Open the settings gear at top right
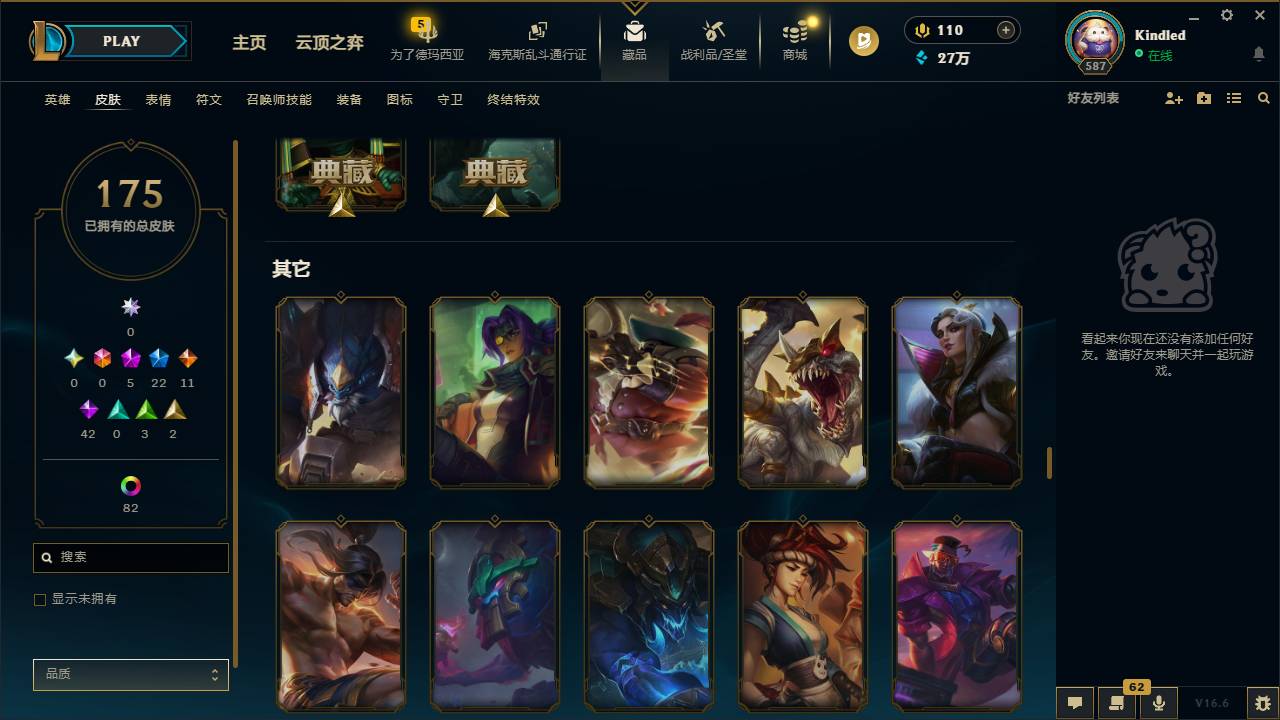 coord(1226,15)
